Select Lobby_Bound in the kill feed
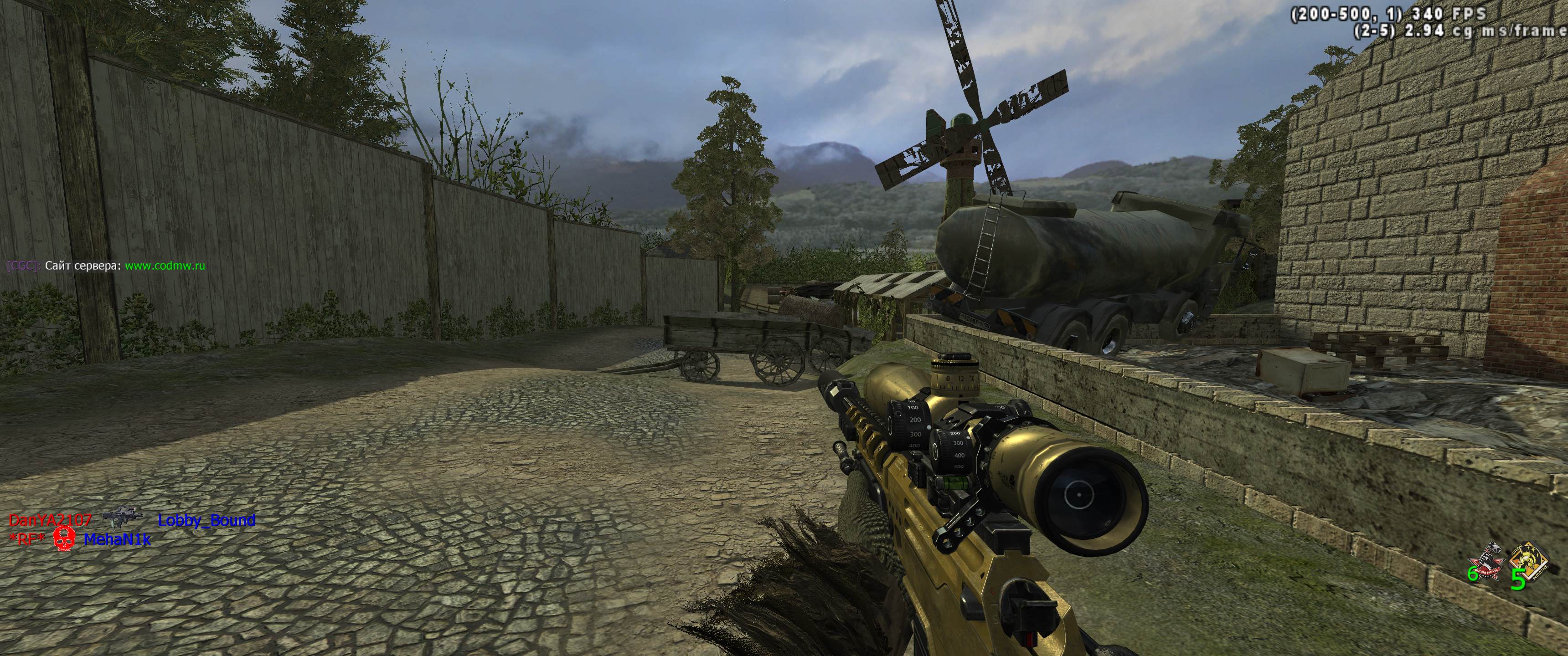Screen dimensions: 1568x656 pyautogui.click(x=206, y=520)
